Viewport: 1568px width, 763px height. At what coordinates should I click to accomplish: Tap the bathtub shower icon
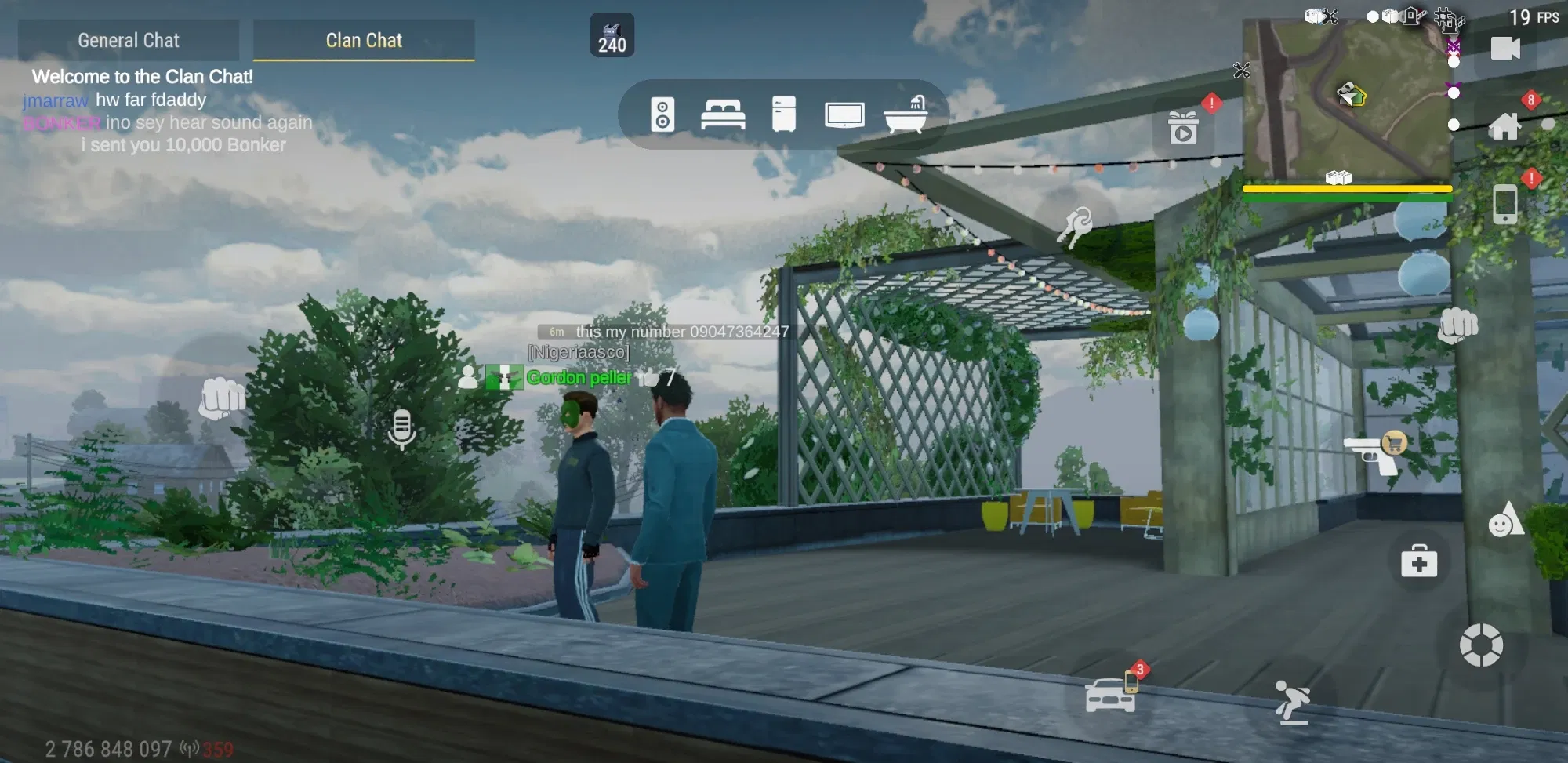click(x=906, y=115)
